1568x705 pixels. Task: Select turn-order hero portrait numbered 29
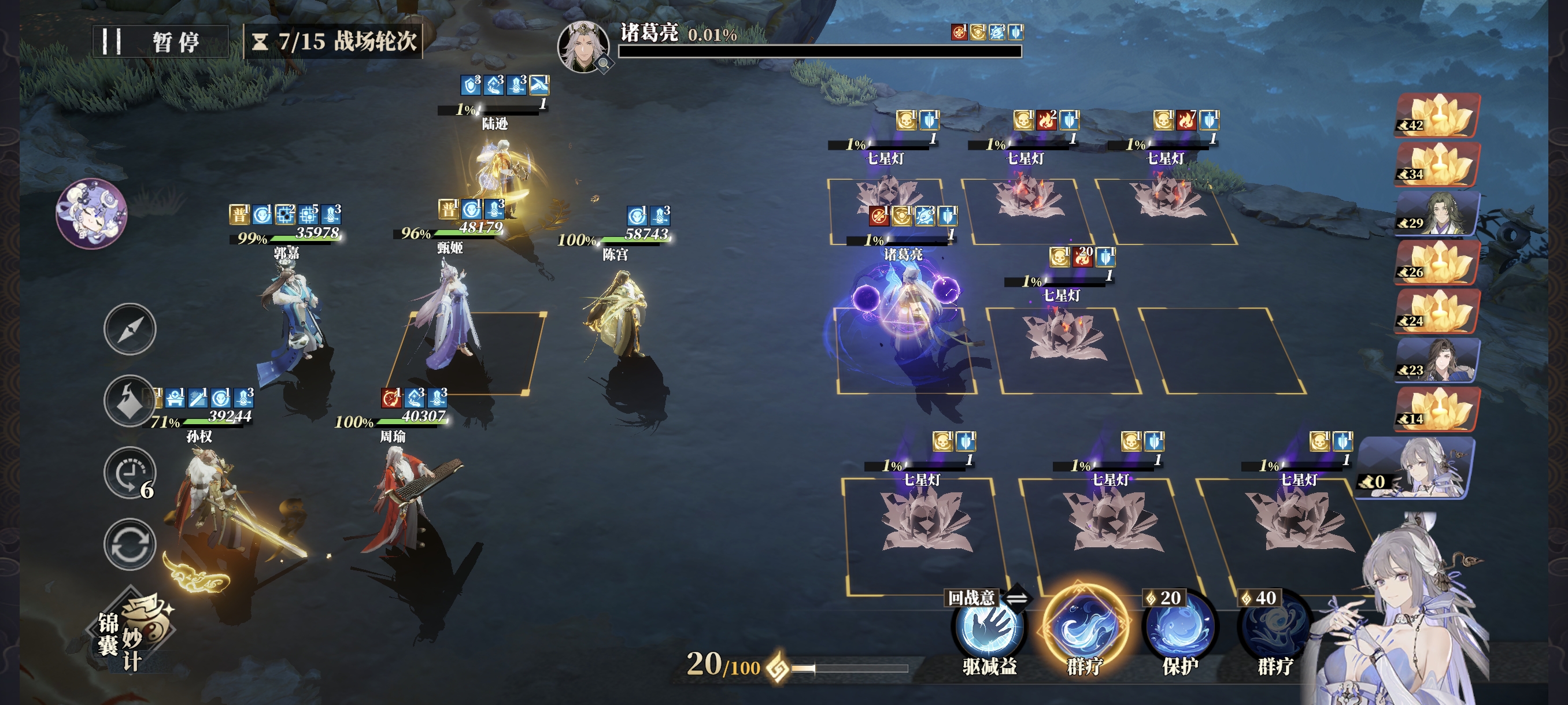[x=1437, y=214]
